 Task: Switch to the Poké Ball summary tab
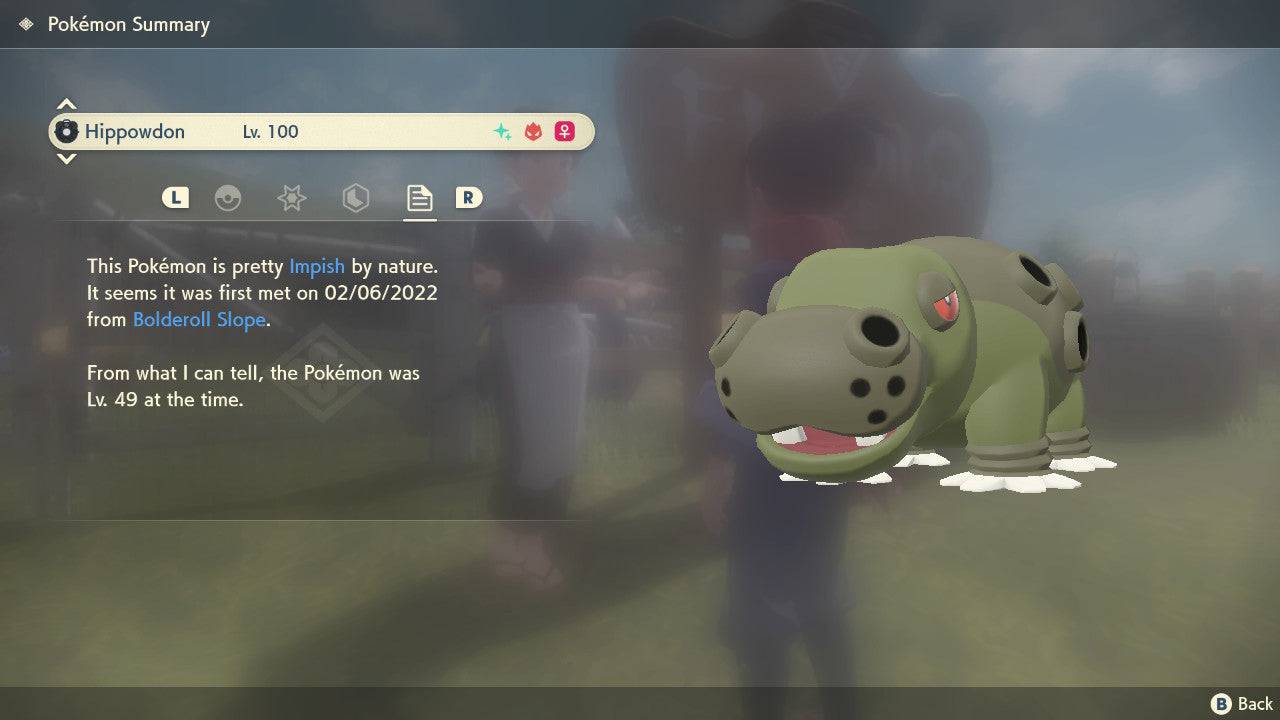228,198
